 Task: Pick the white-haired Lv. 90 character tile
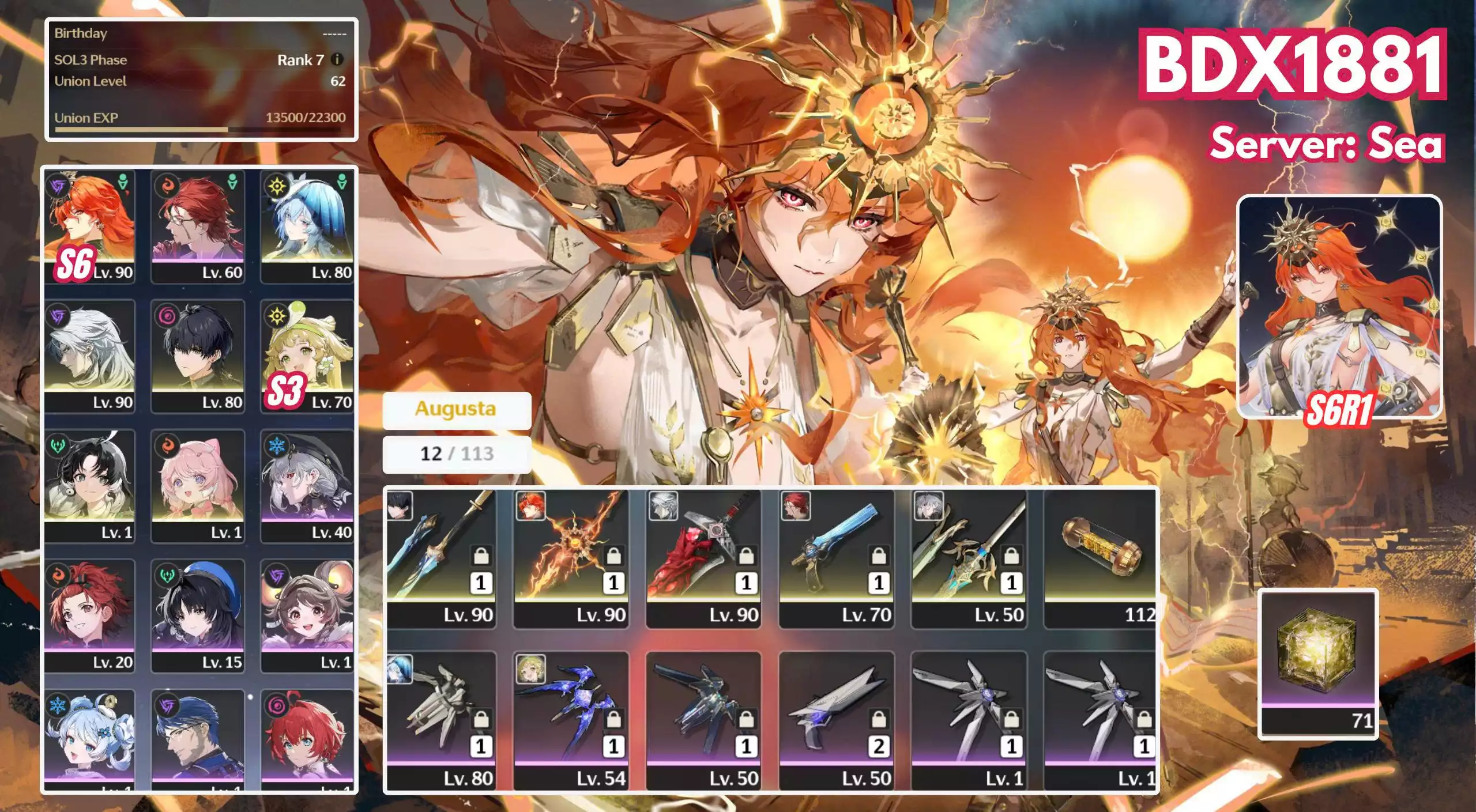(x=89, y=356)
